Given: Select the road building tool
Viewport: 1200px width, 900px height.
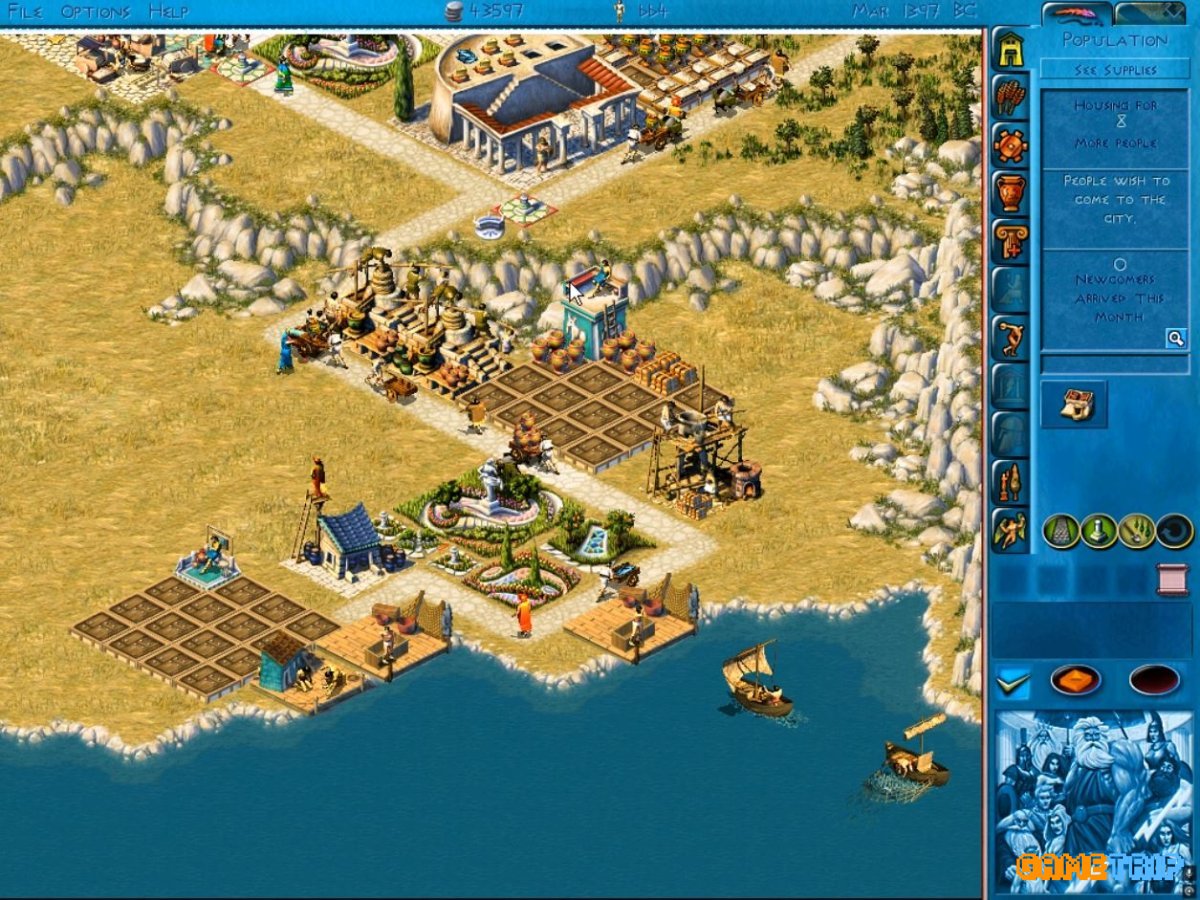Looking at the screenshot, I should 1060,530.
